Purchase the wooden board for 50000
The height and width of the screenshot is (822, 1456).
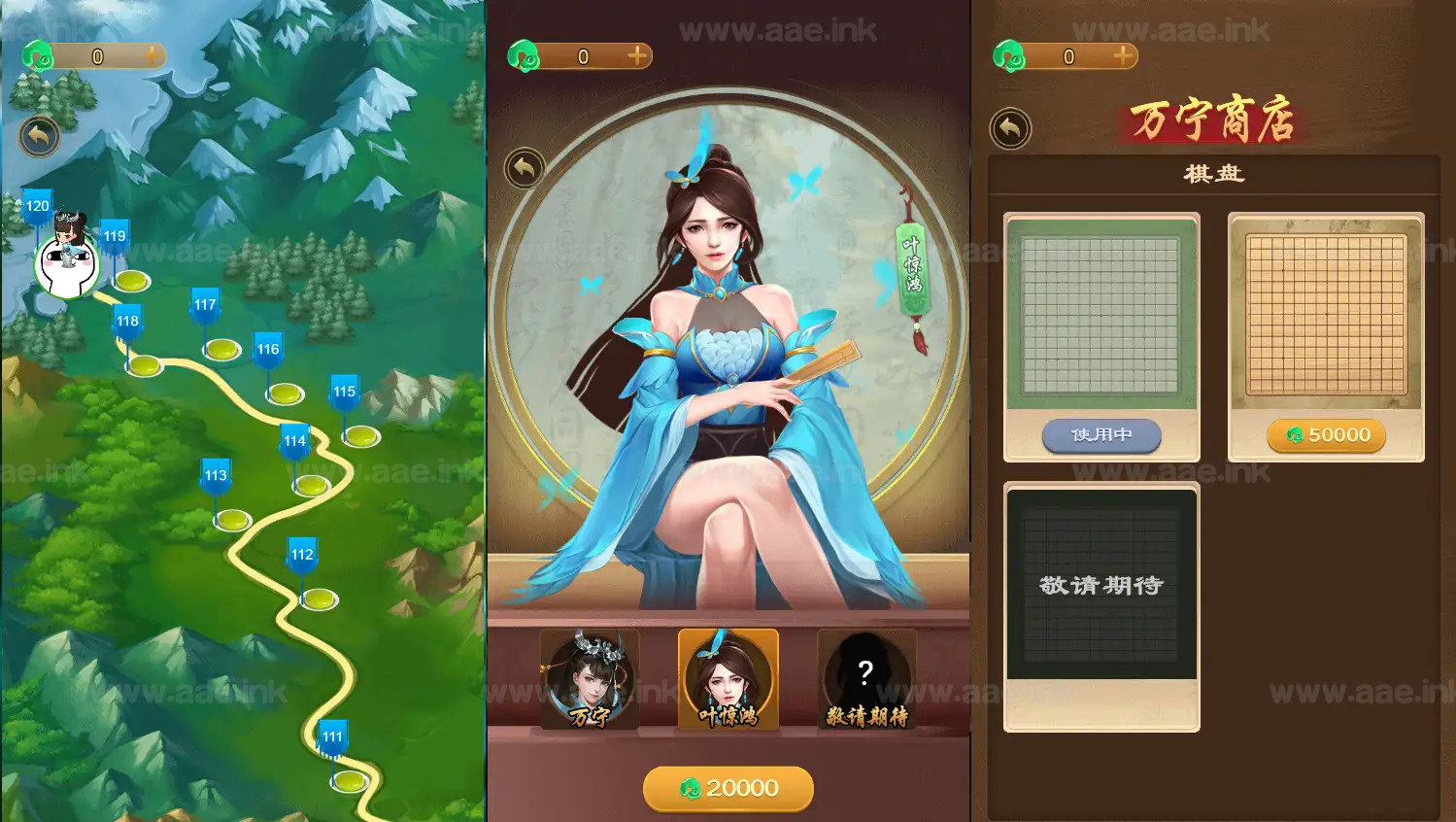pyautogui.click(x=1325, y=435)
